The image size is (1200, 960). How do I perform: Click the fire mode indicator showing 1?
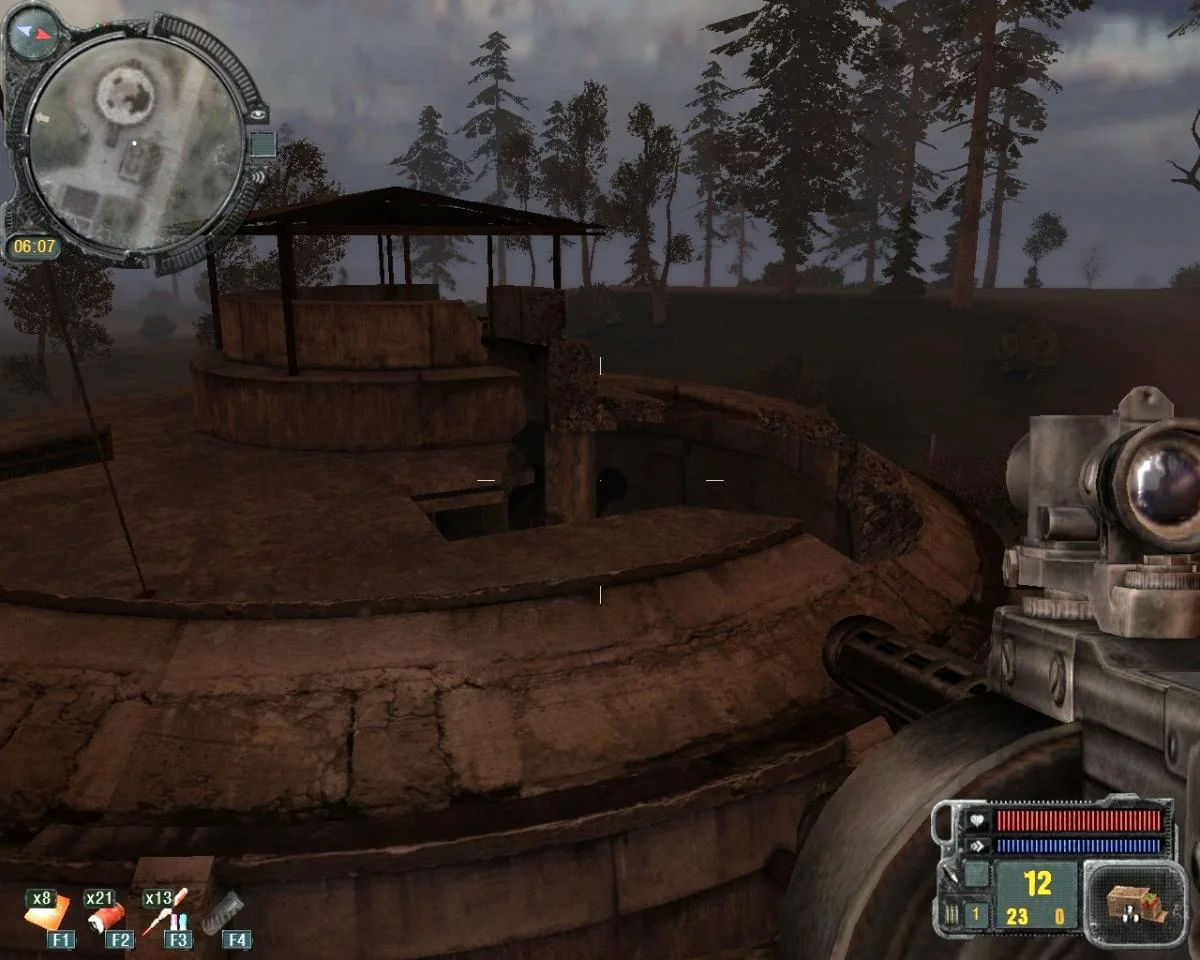pos(977,912)
